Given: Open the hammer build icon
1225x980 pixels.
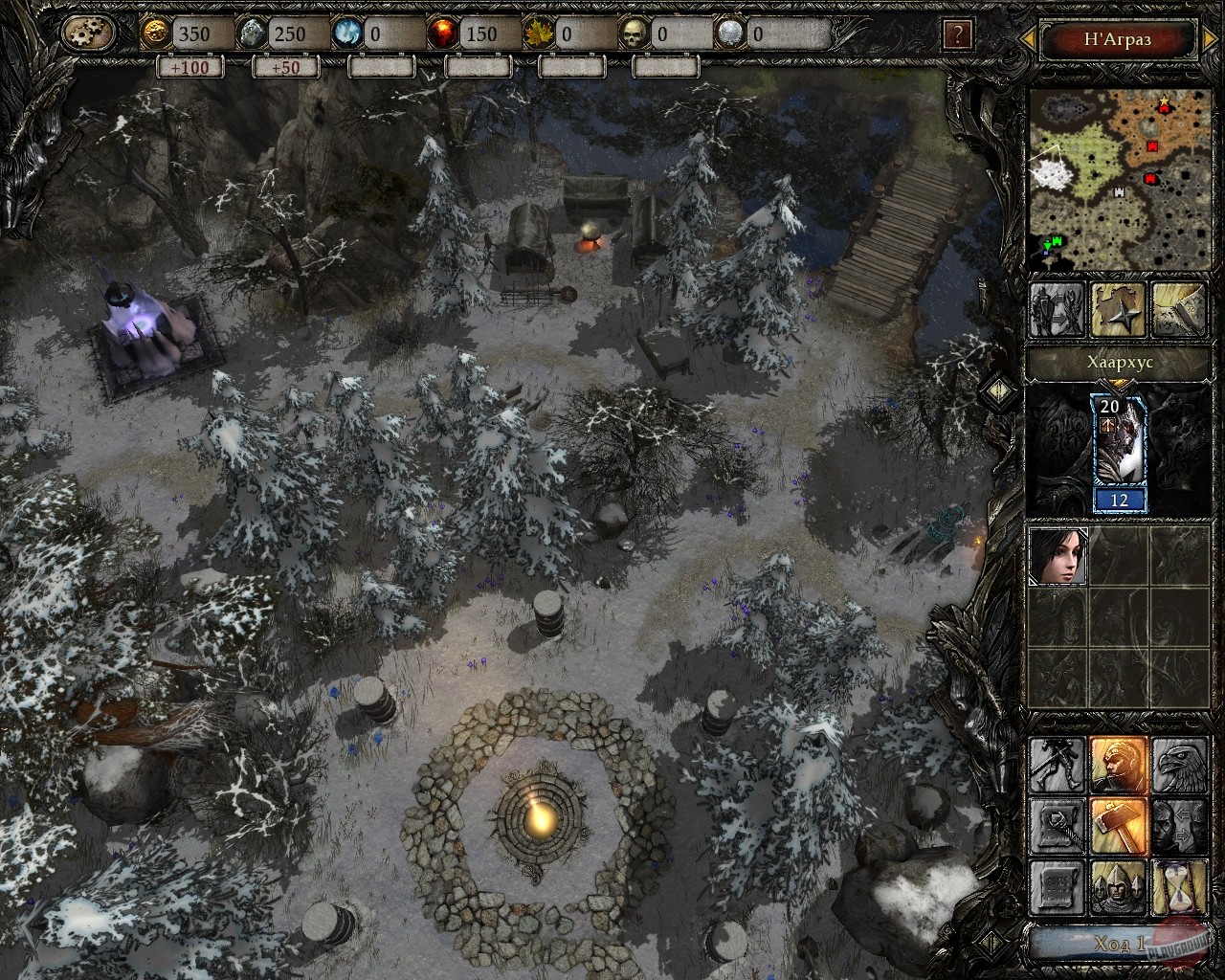Looking at the screenshot, I should [x=1118, y=825].
